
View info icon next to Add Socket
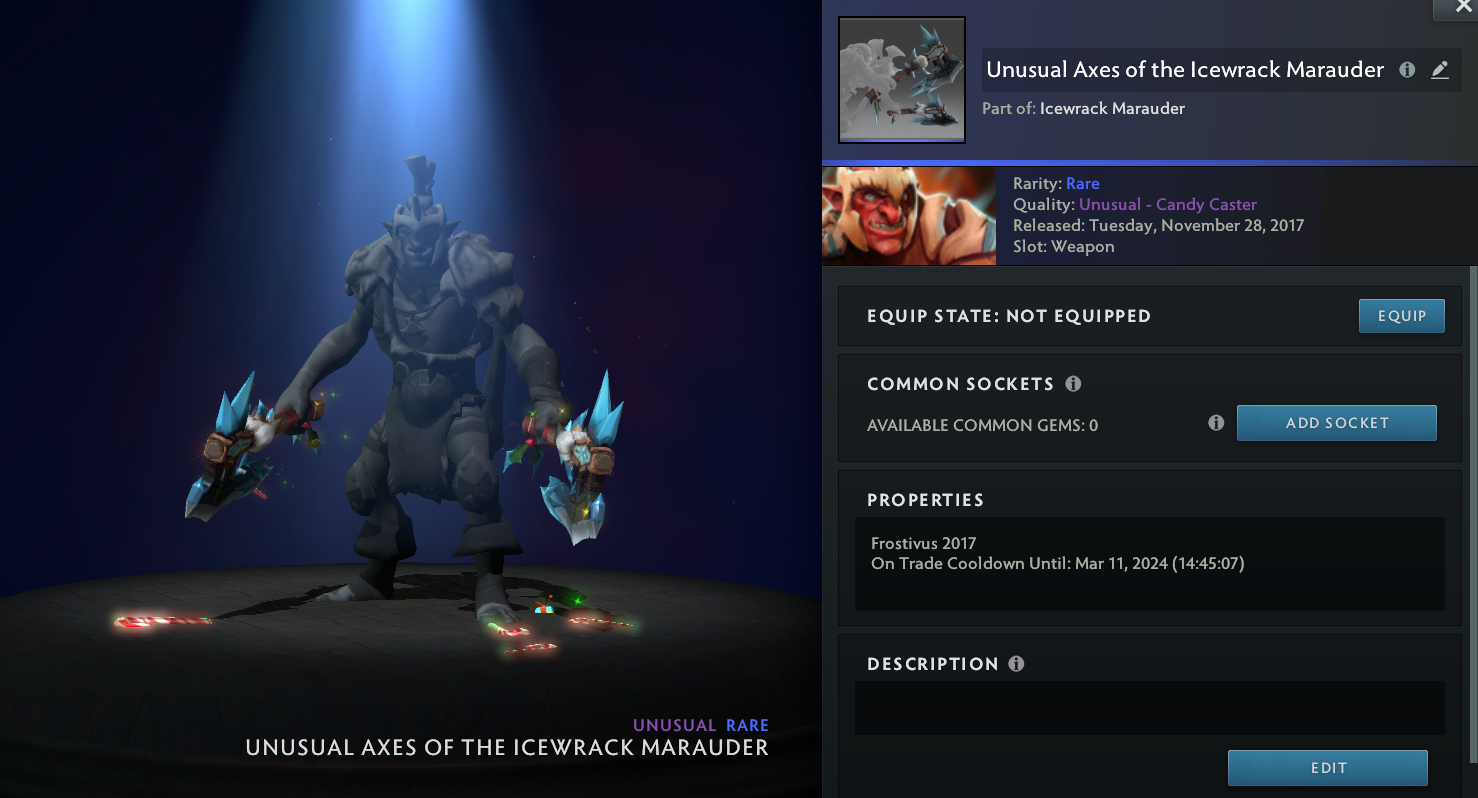[1216, 423]
